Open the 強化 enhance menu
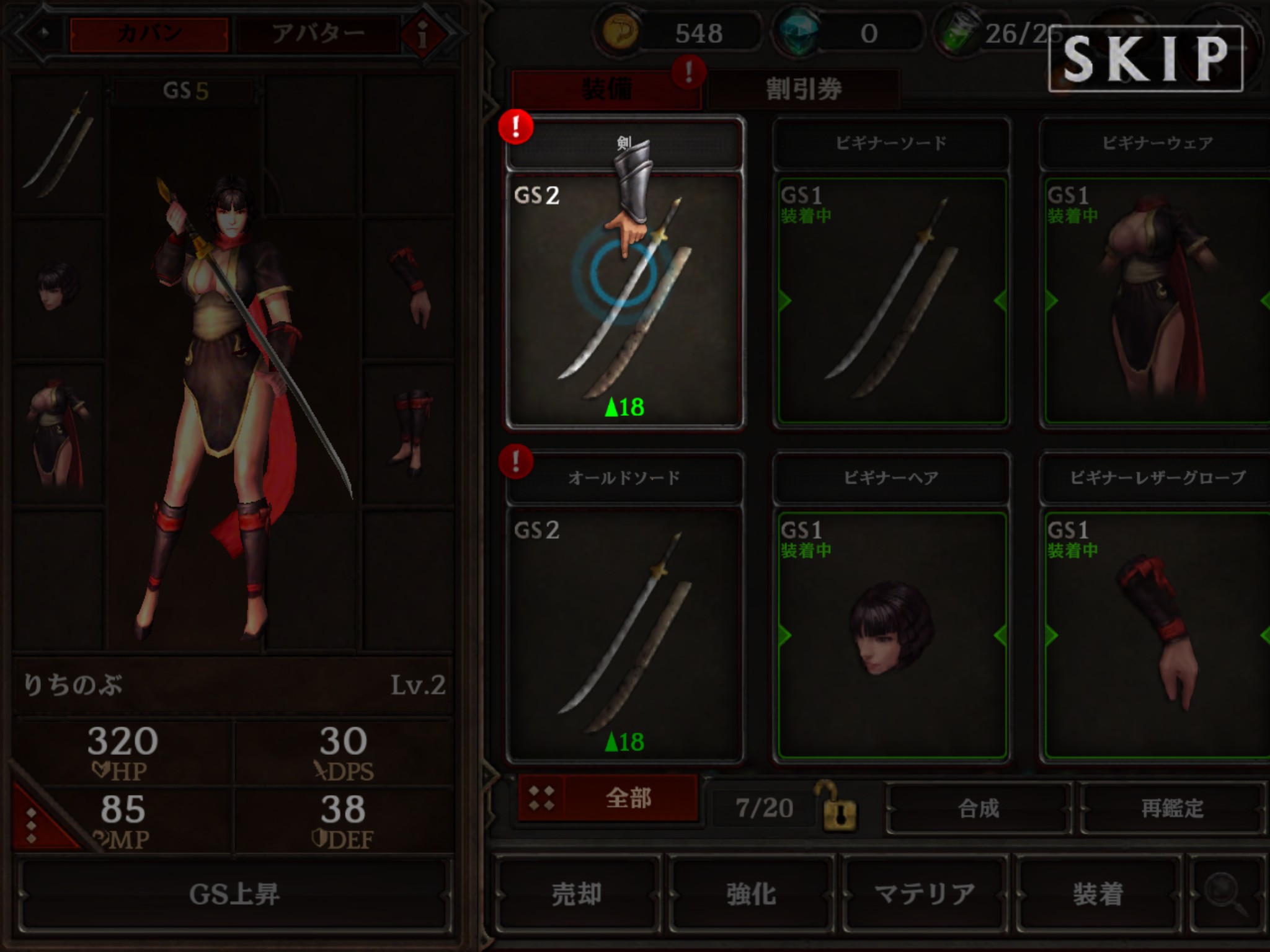This screenshot has height=952, width=1270. coord(751,894)
